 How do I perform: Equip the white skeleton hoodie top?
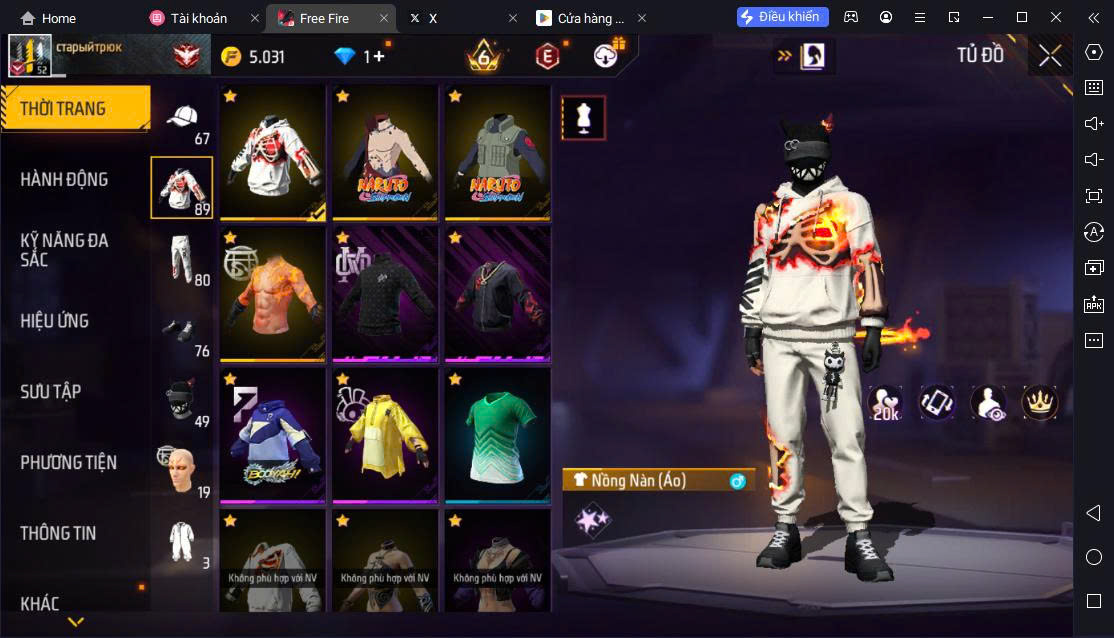273,152
